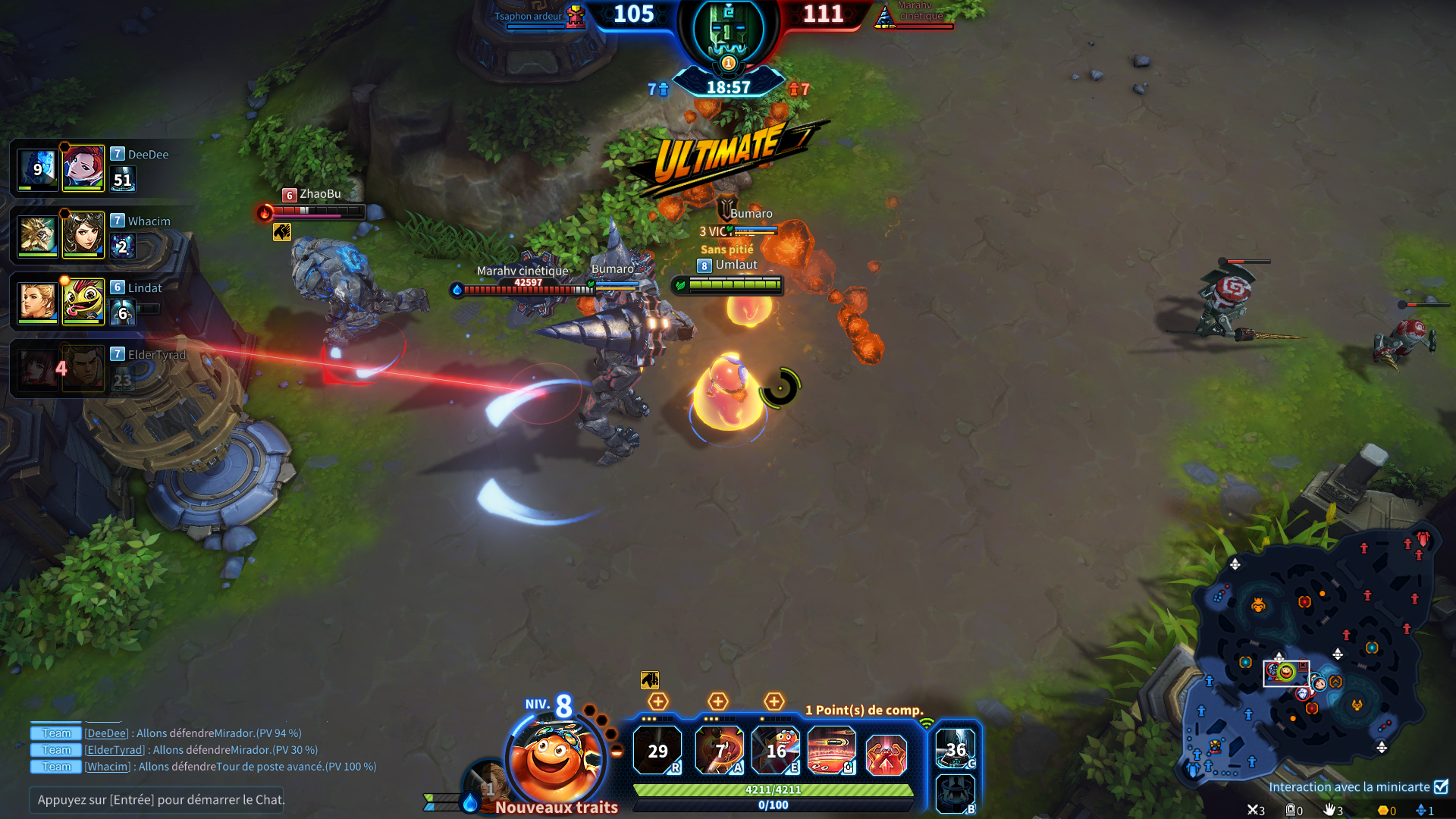Viewport: 1456px width, 819px height.
Task: Click the [Whacim] name link in chat
Action: point(108,767)
